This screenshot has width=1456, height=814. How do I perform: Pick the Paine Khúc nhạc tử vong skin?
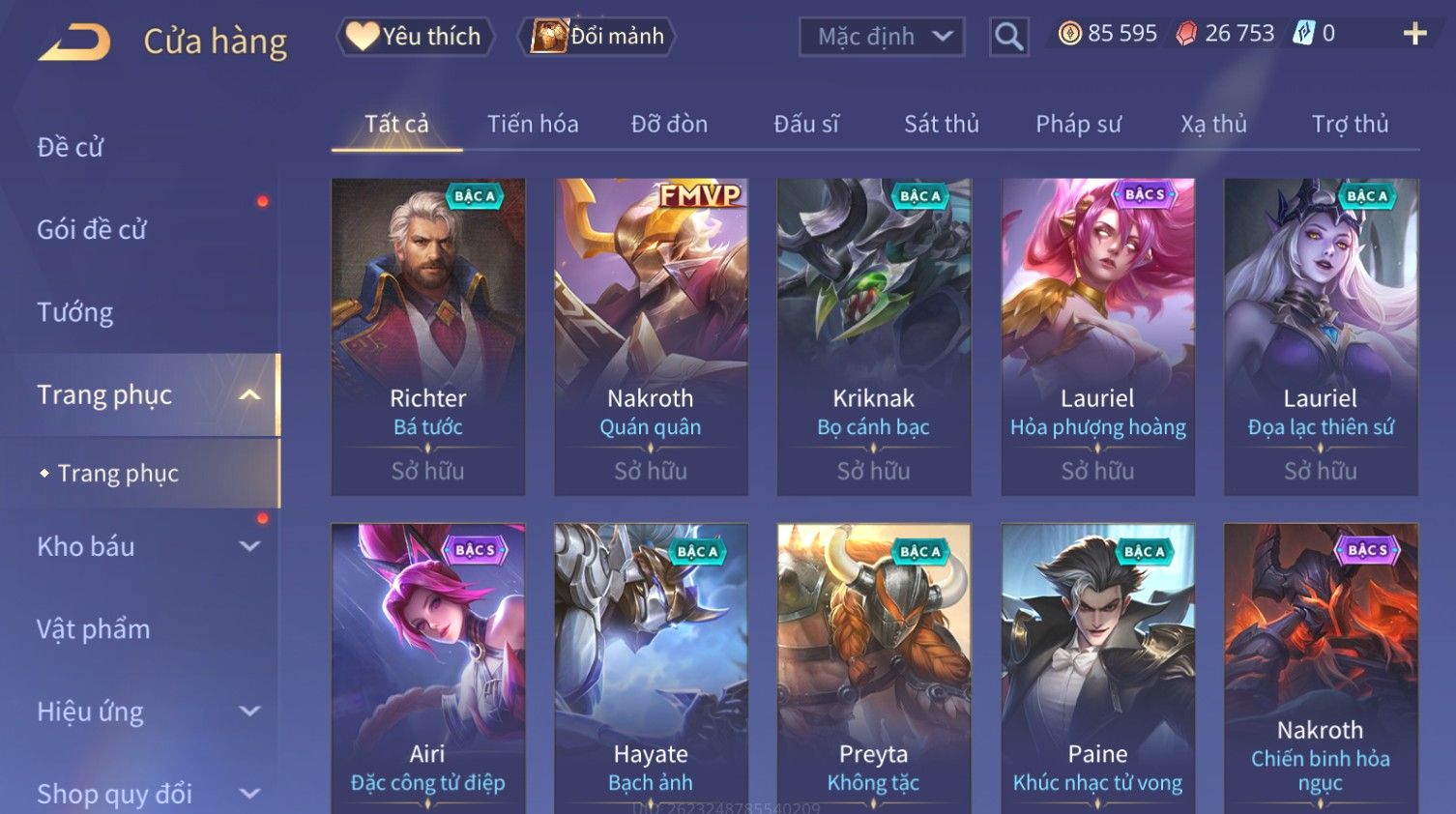[1097, 667]
